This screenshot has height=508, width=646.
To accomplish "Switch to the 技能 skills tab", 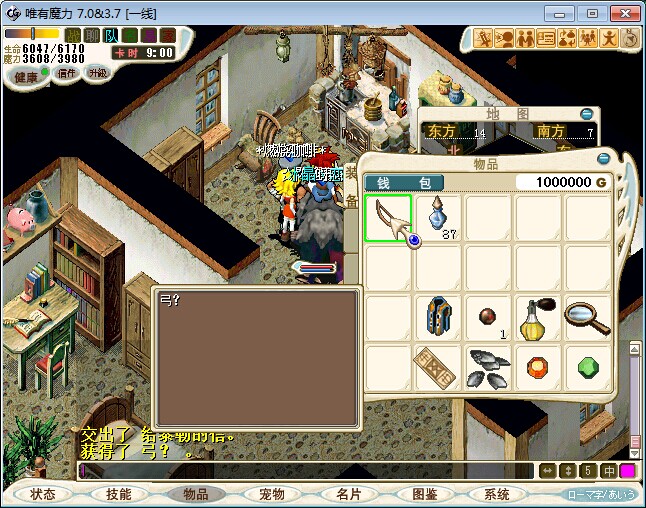I will tap(119, 494).
